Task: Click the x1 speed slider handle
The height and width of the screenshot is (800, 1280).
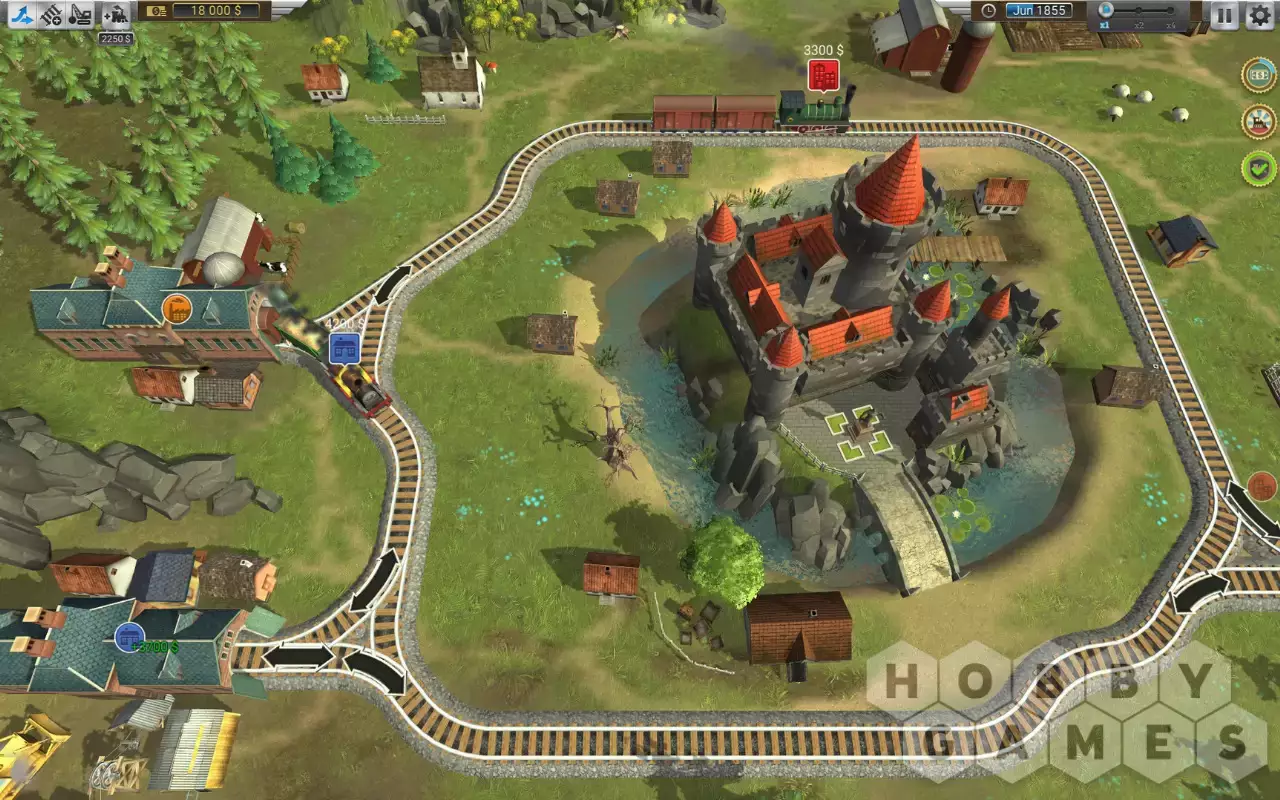Action: pos(1106,10)
